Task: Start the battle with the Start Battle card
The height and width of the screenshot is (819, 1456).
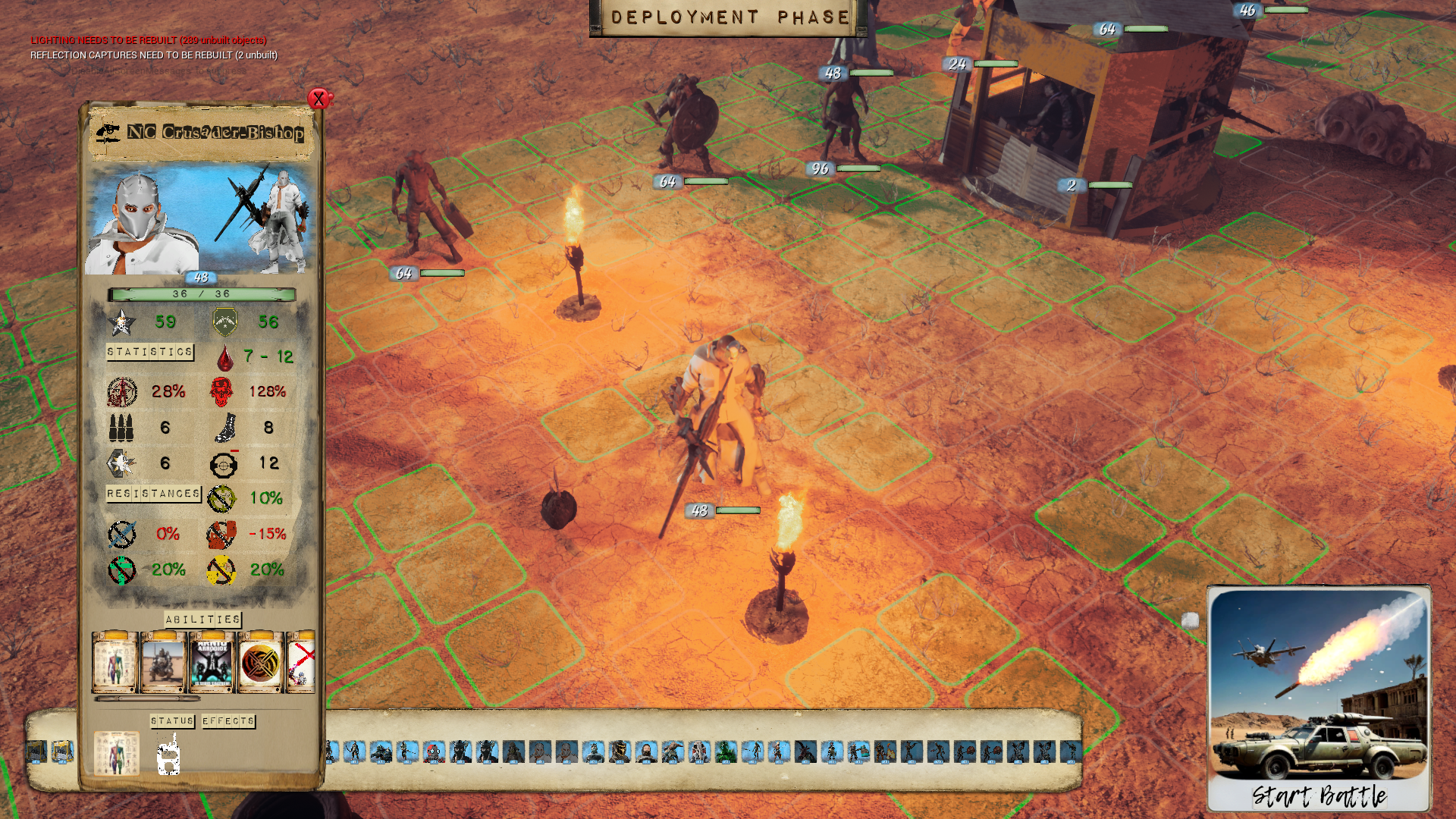Action: (1319, 698)
